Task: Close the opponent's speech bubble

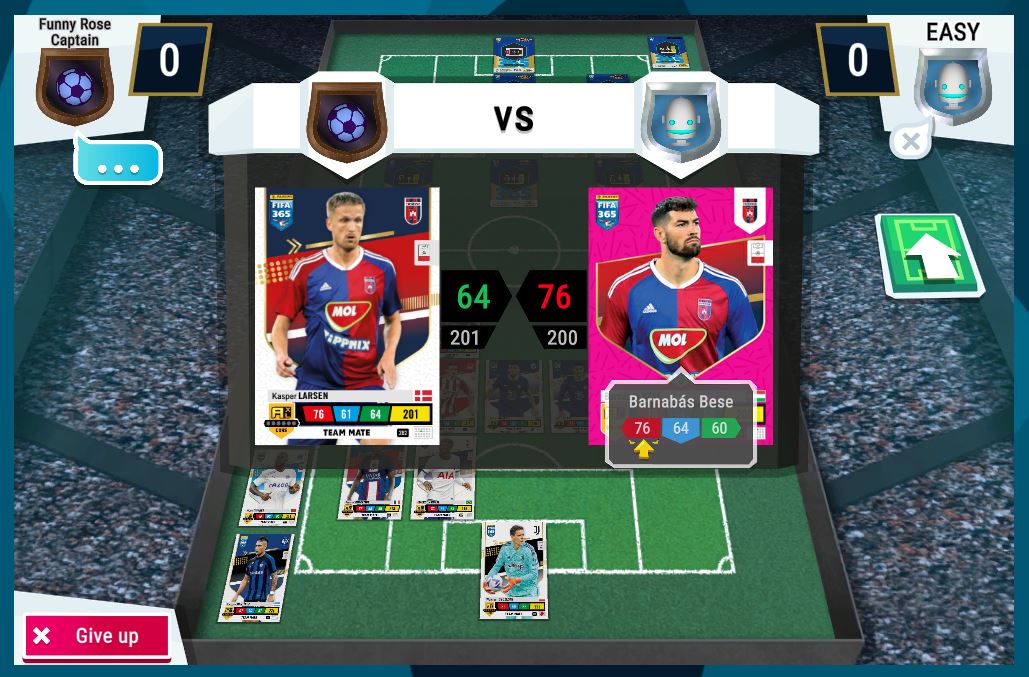Action: tap(910, 142)
